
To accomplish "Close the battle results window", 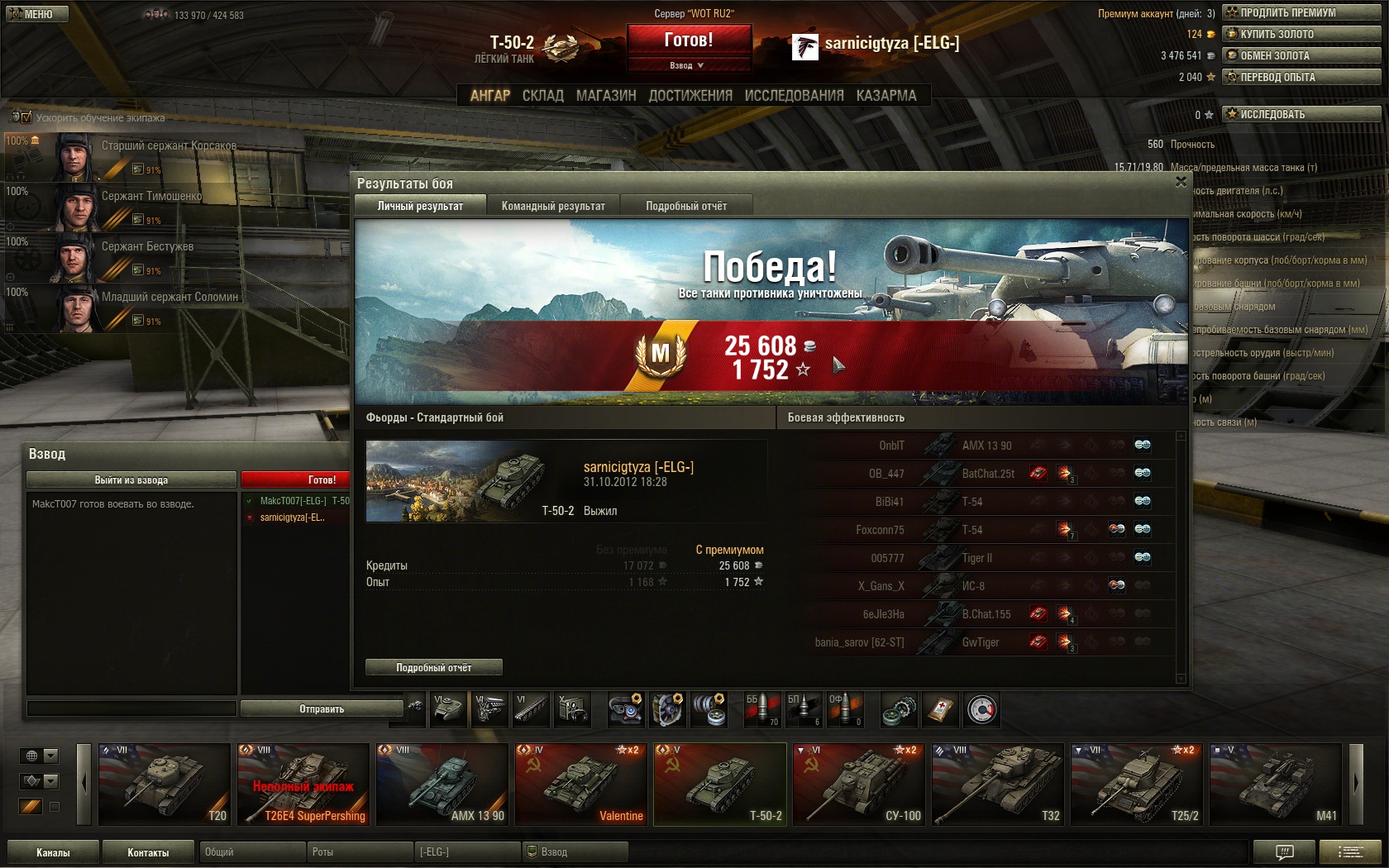I will click(1181, 182).
